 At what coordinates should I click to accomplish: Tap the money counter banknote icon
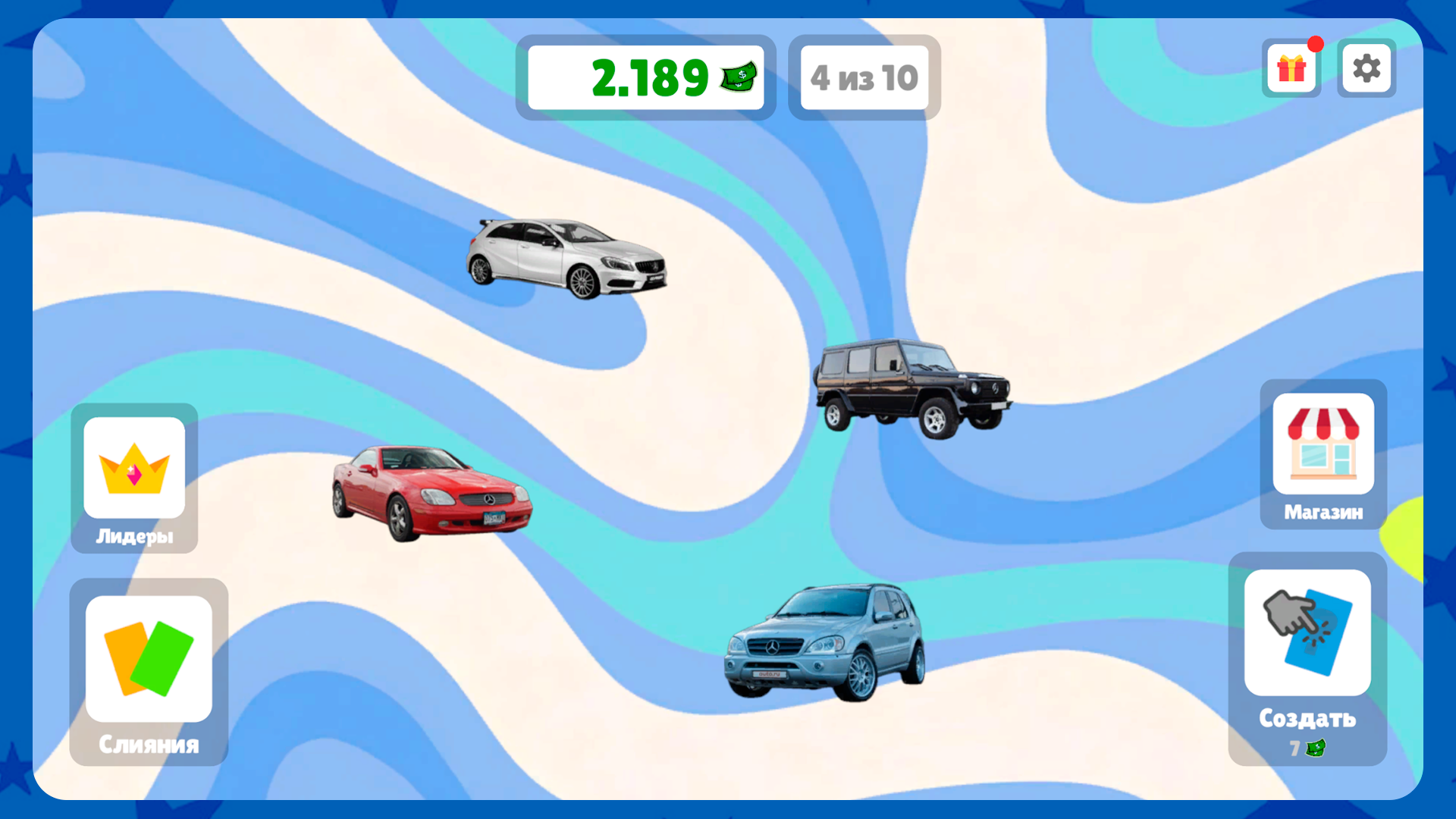[737, 77]
